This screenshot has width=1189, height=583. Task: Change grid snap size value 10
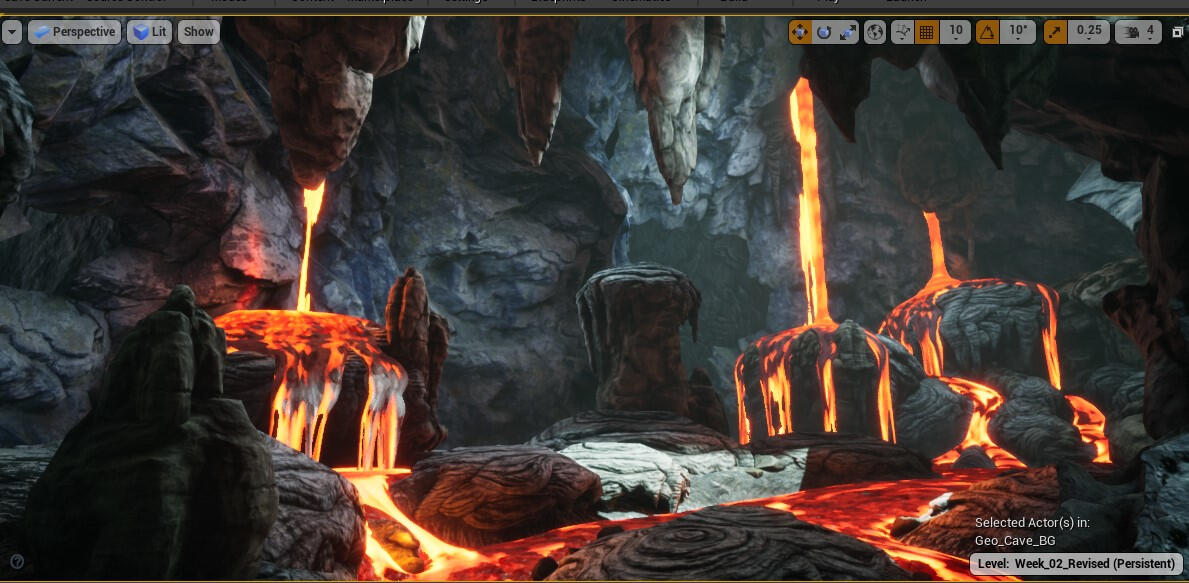point(956,32)
